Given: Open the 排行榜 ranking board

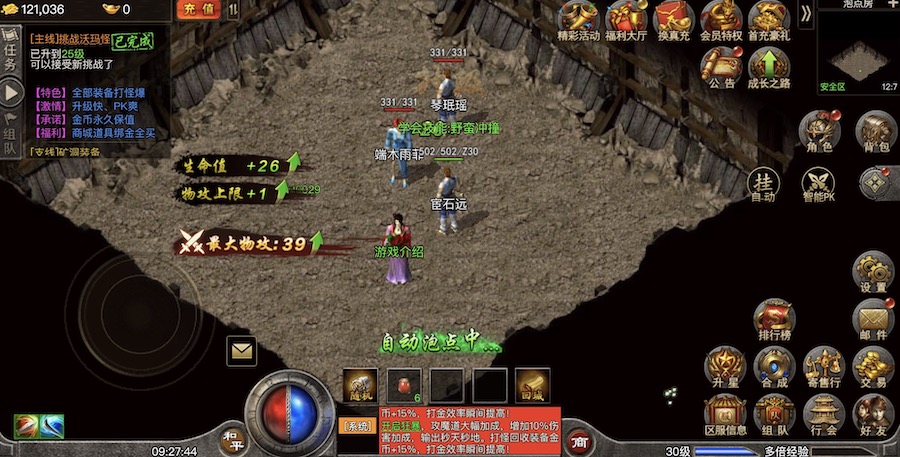Looking at the screenshot, I should coord(775,320).
